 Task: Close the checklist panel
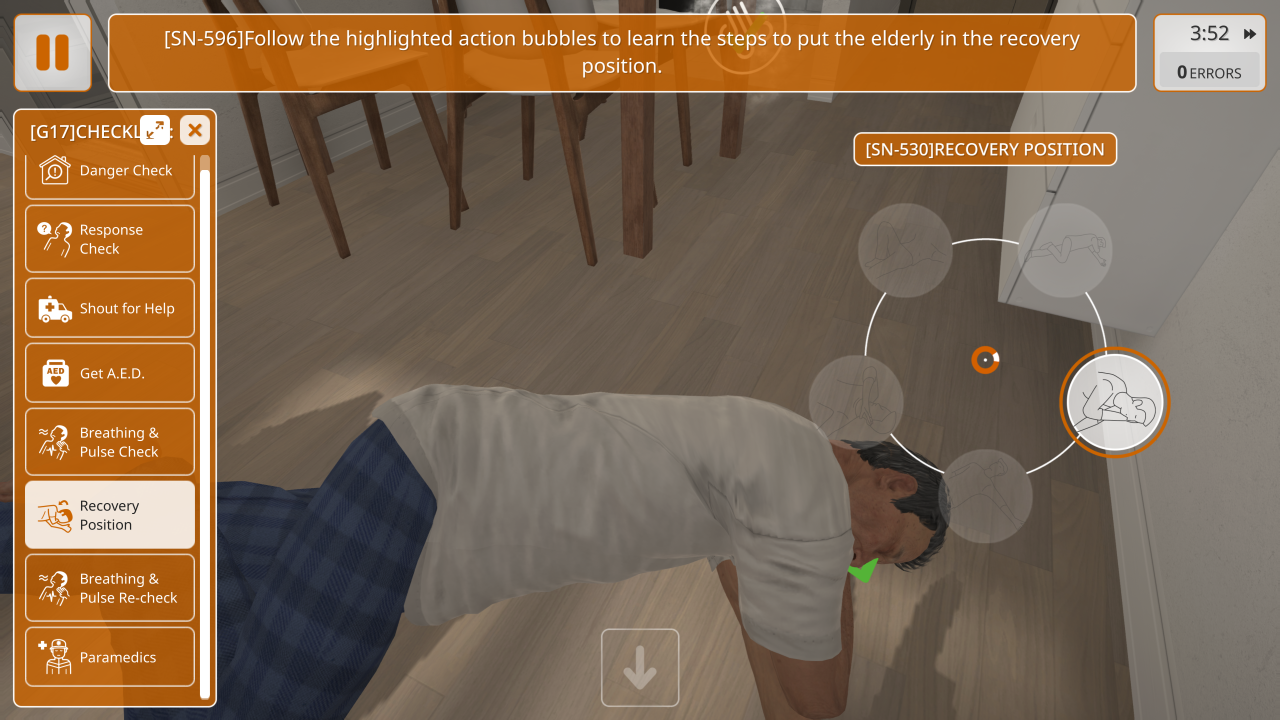[195, 130]
